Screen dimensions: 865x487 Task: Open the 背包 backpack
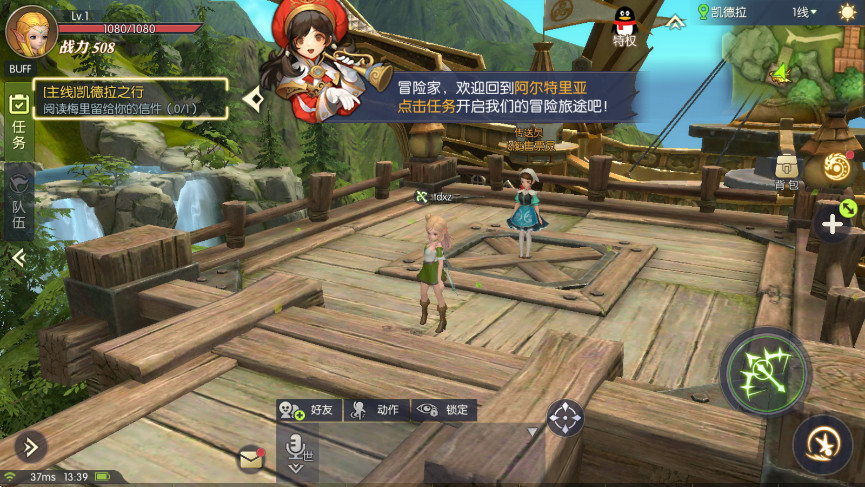(x=787, y=171)
